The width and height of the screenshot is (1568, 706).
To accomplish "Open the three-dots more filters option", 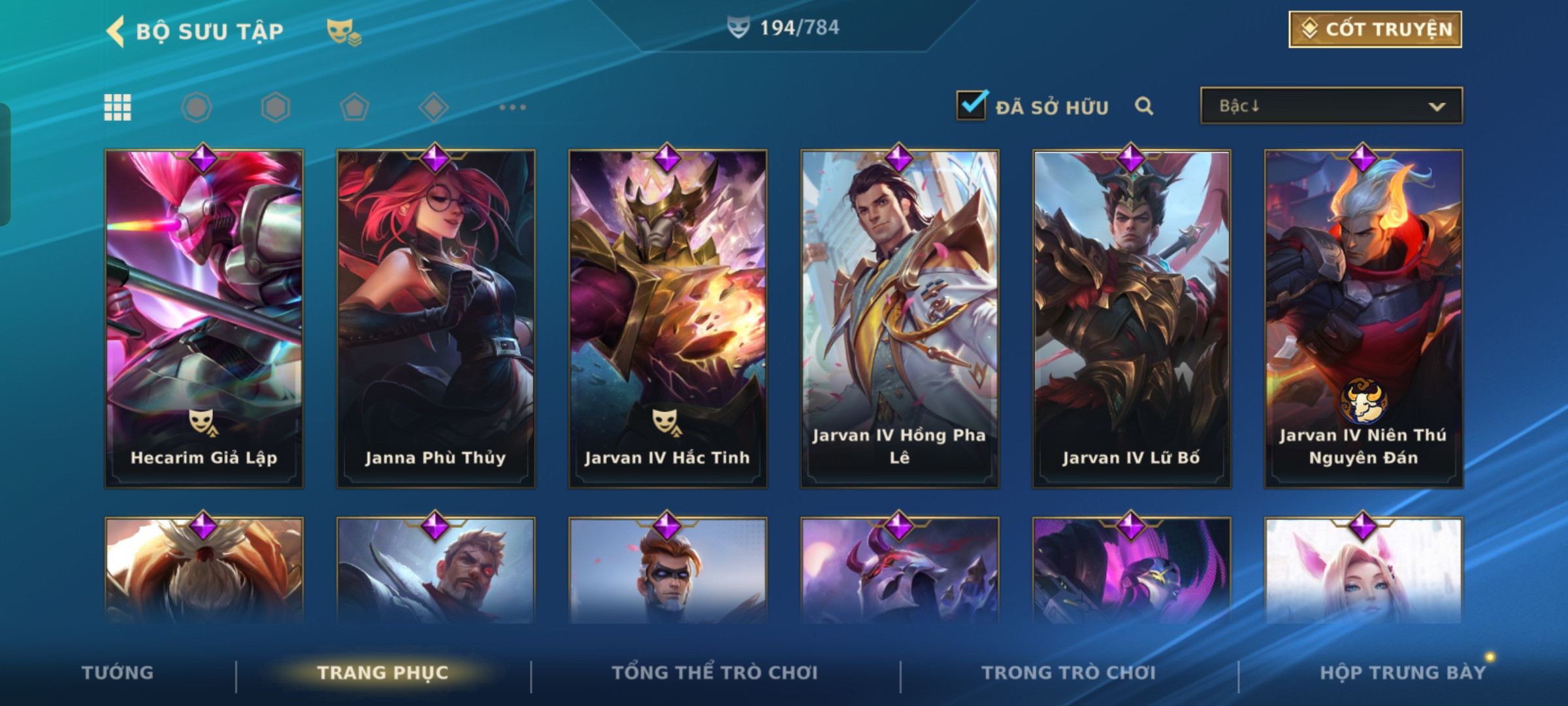I will tap(512, 107).
